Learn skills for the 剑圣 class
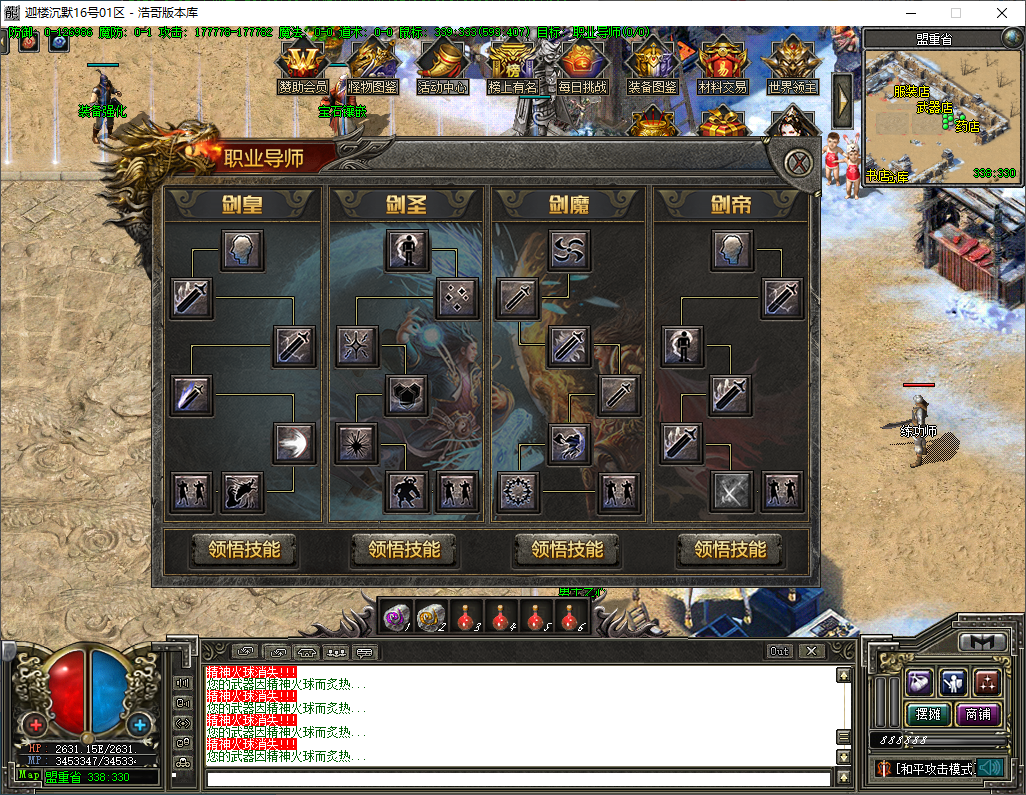 (x=404, y=549)
